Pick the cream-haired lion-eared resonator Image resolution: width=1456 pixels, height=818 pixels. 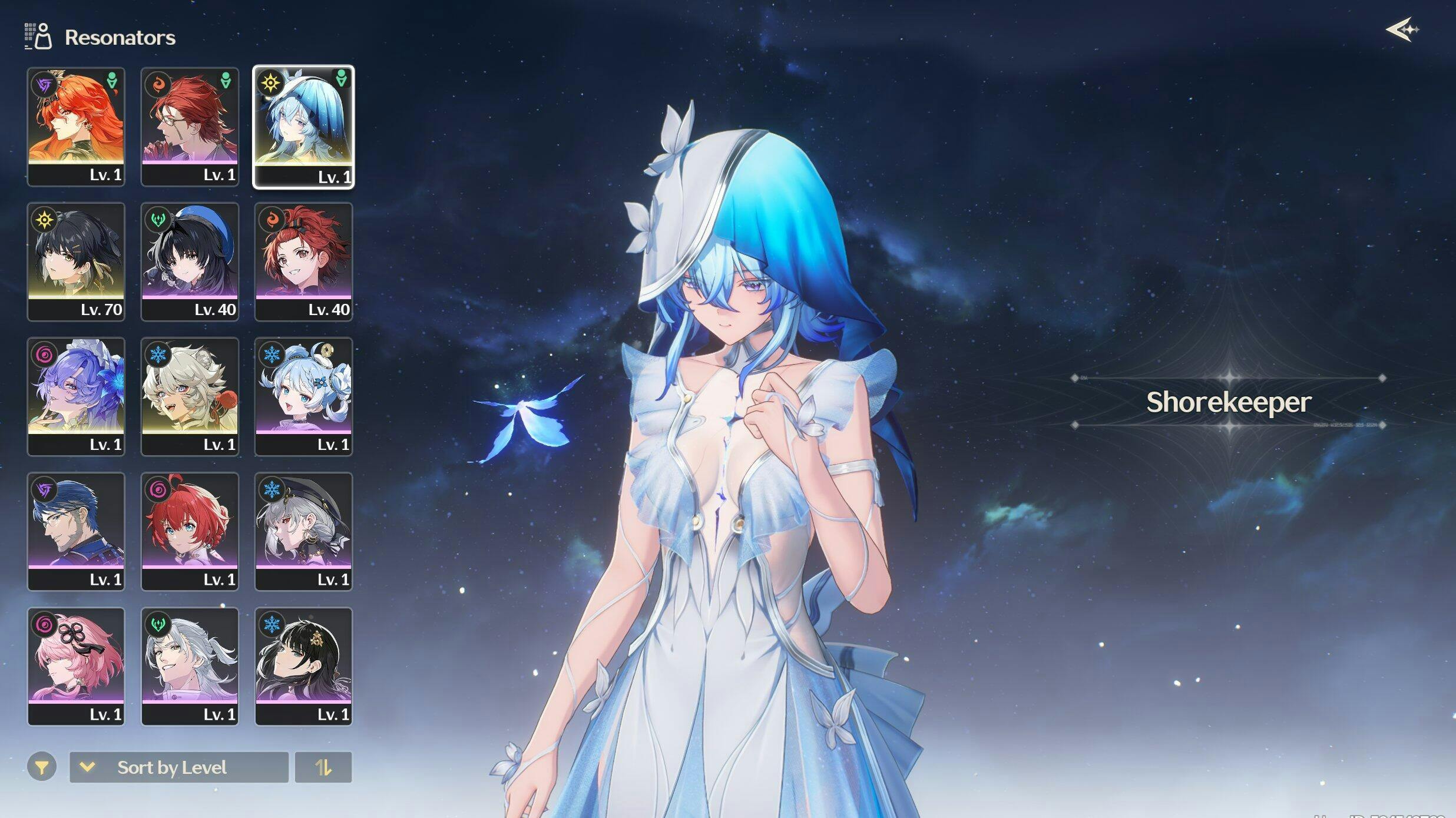pyautogui.click(x=190, y=396)
